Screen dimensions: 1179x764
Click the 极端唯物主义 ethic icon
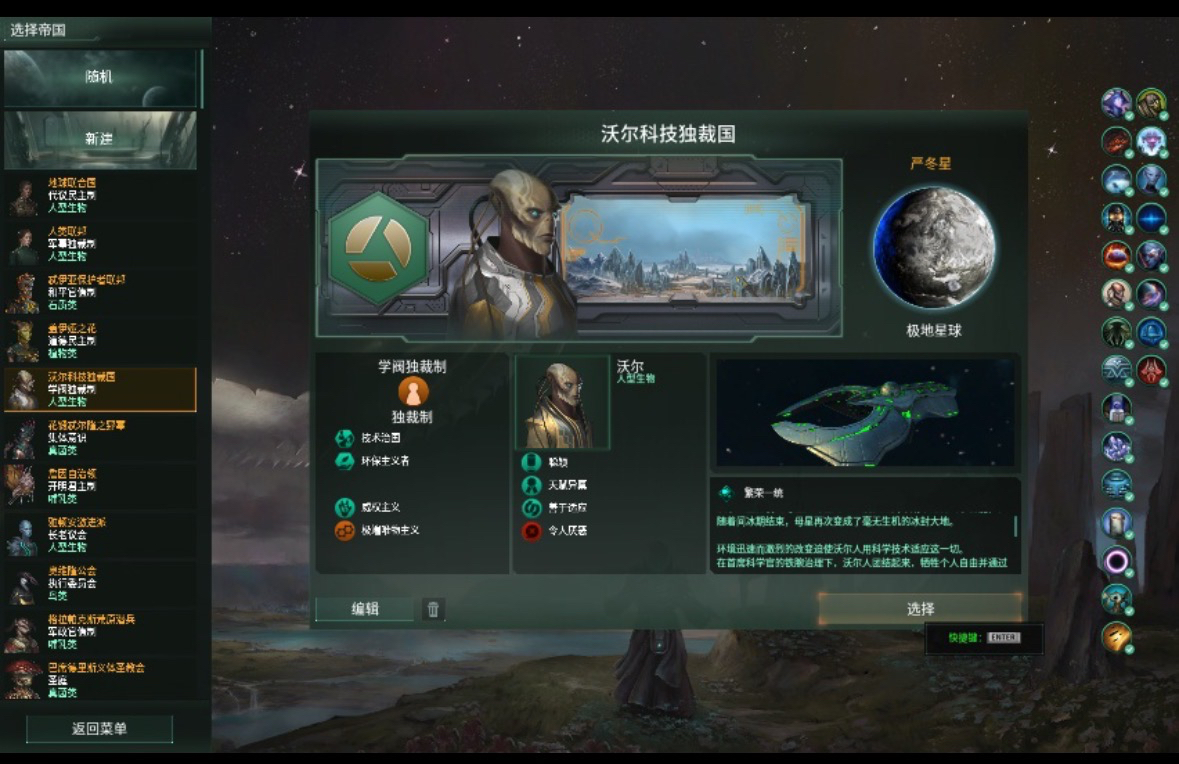[345, 530]
